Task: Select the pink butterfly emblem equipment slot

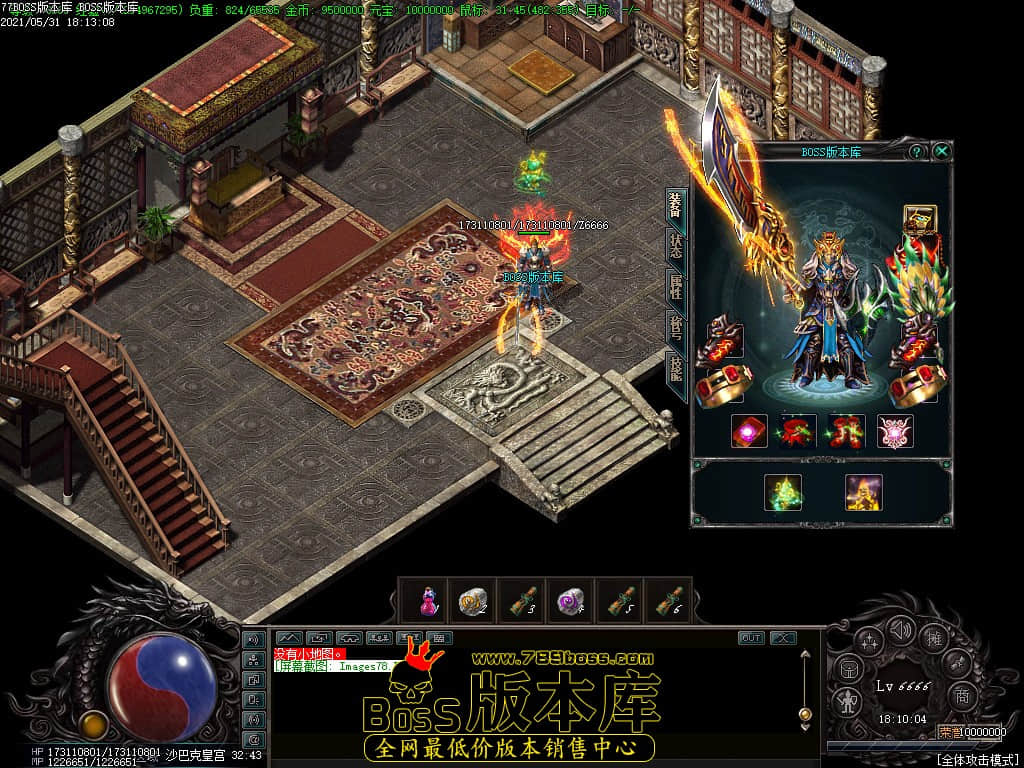Action: [895, 431]
